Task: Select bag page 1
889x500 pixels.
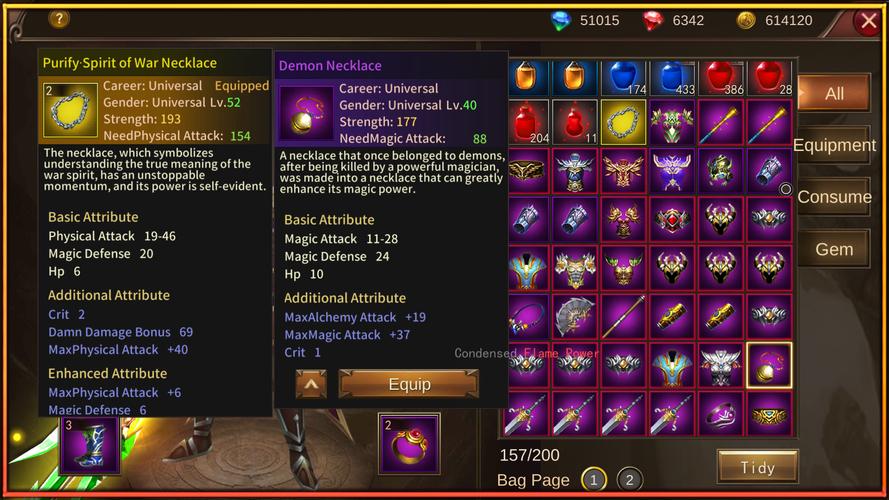Action: coord(593,480)
